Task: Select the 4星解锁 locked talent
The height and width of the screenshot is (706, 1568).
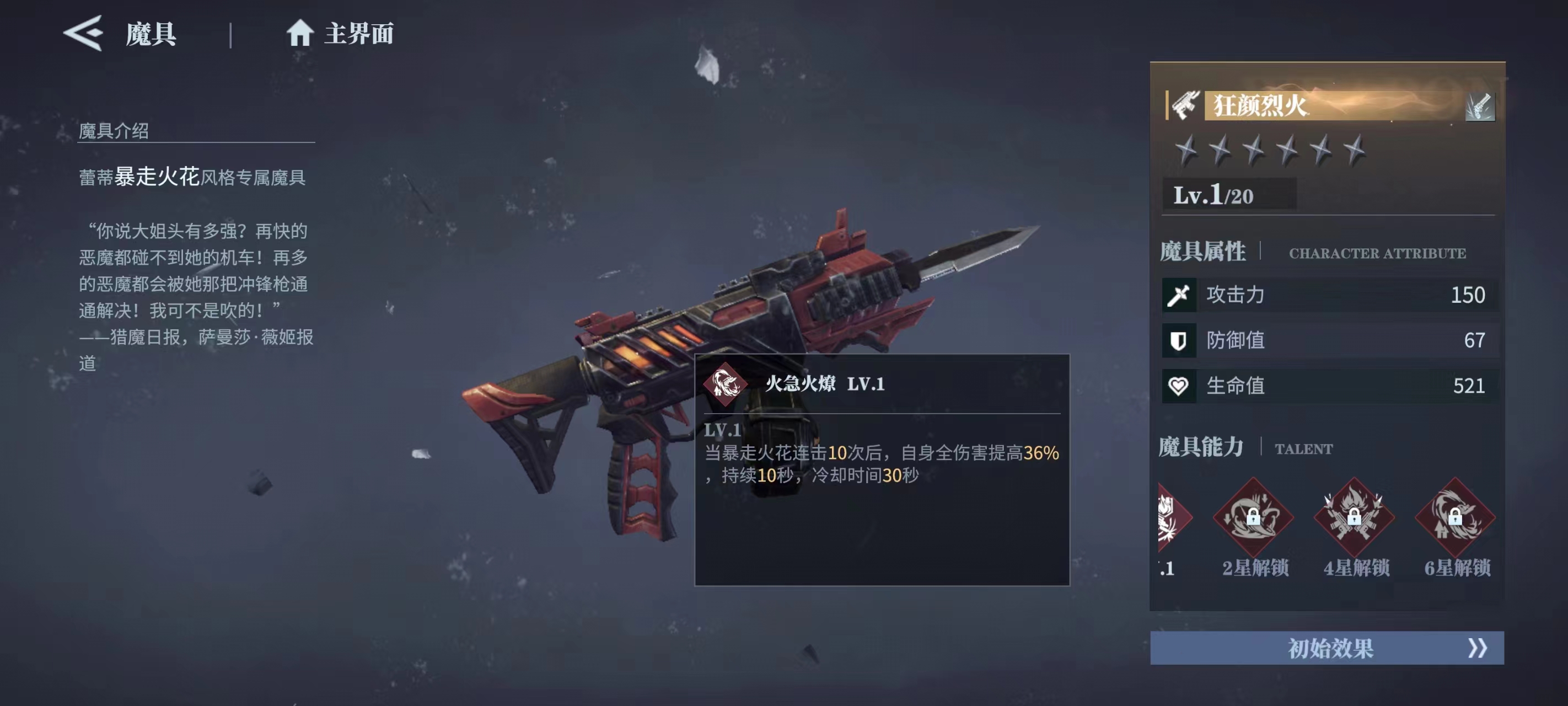Action: pyautogui.click(x=1354, y=517)
